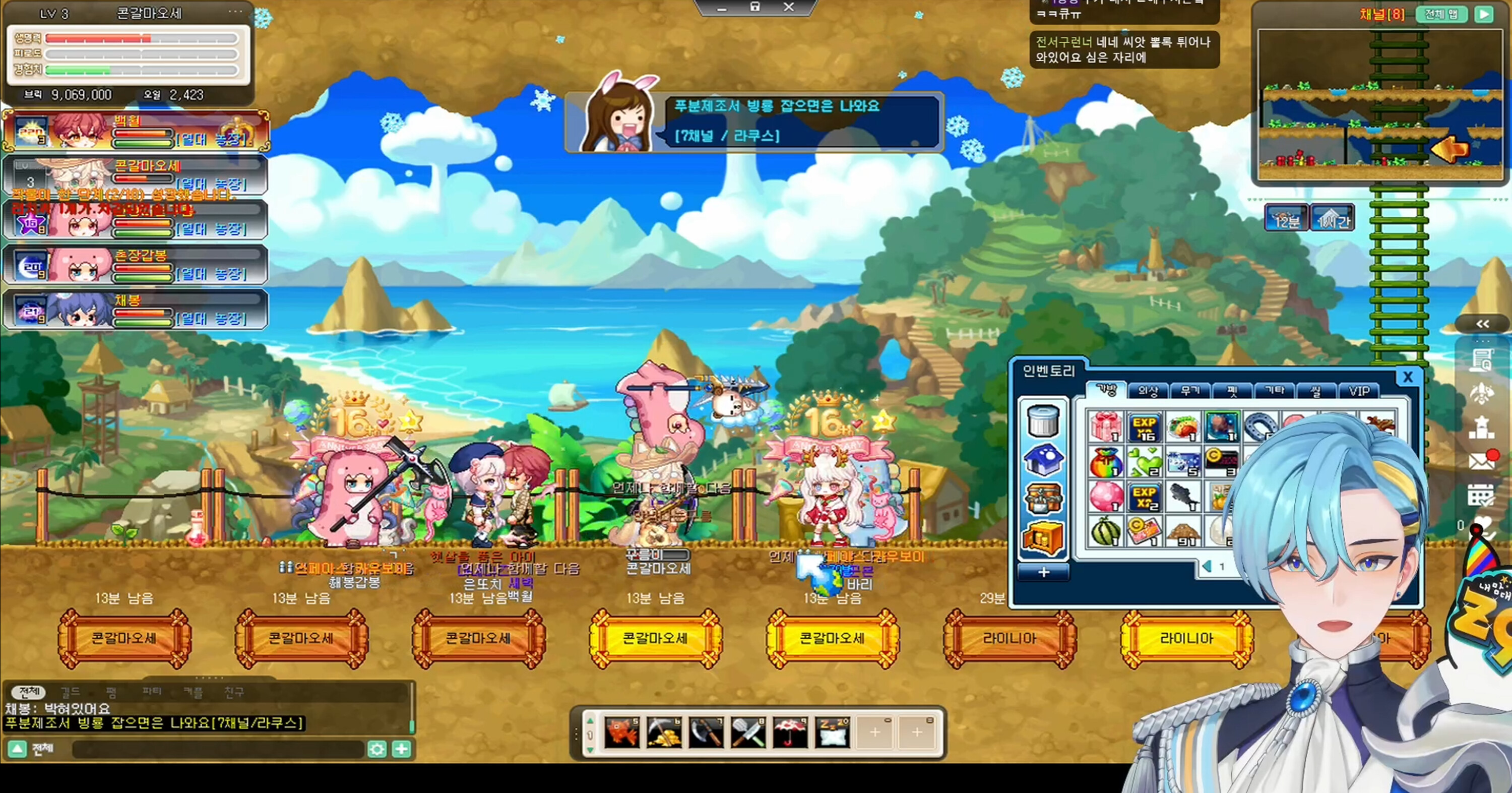Close the game window with X
Screen dimensions: 1512x793
[x=789, y=7]
